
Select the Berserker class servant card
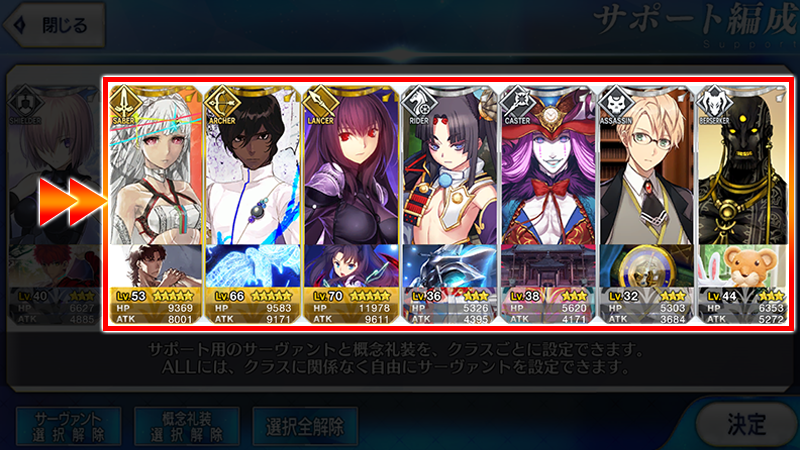(x=742, y=165)
